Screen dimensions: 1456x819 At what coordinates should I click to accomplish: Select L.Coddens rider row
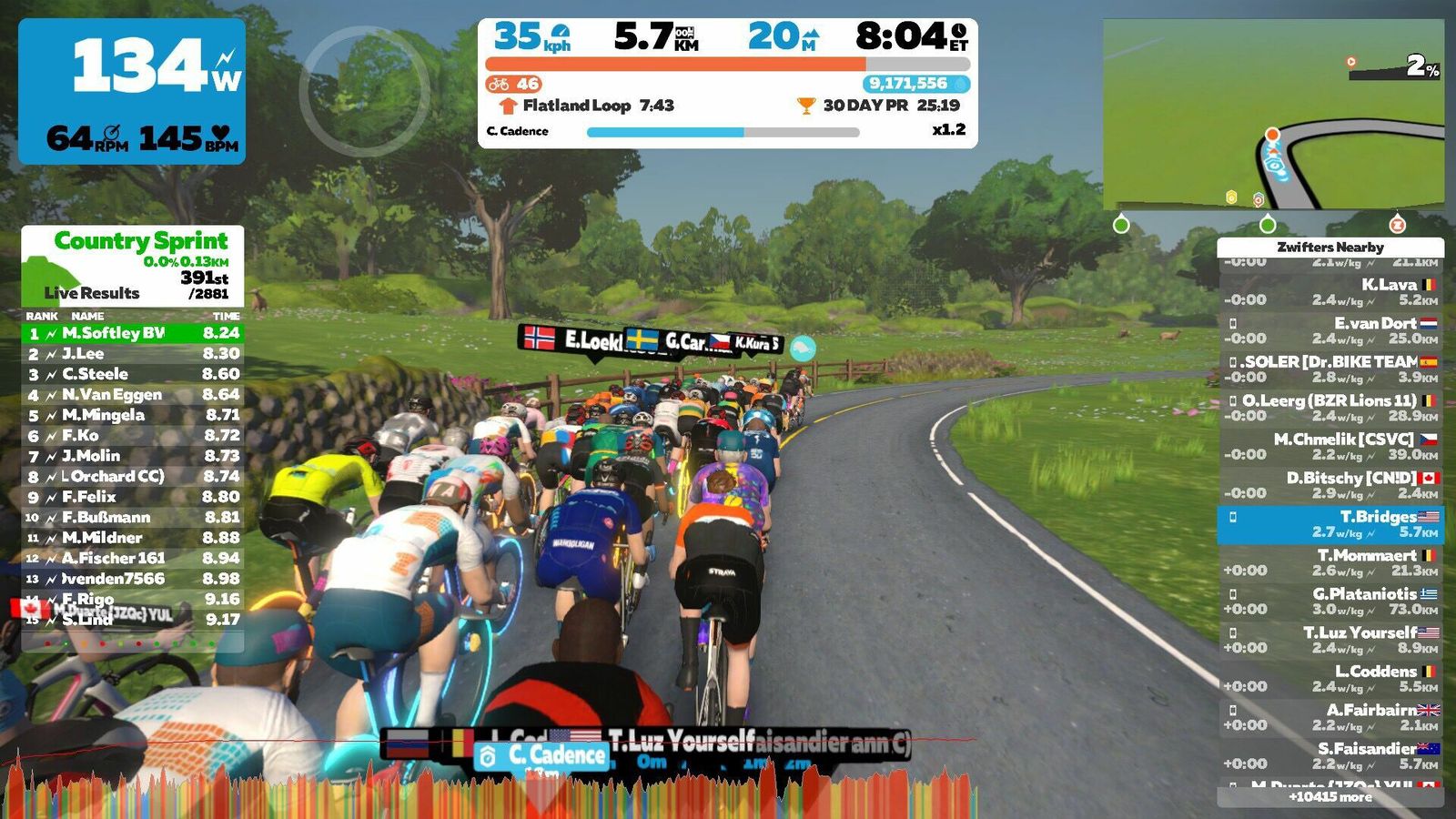(1330, 678)
